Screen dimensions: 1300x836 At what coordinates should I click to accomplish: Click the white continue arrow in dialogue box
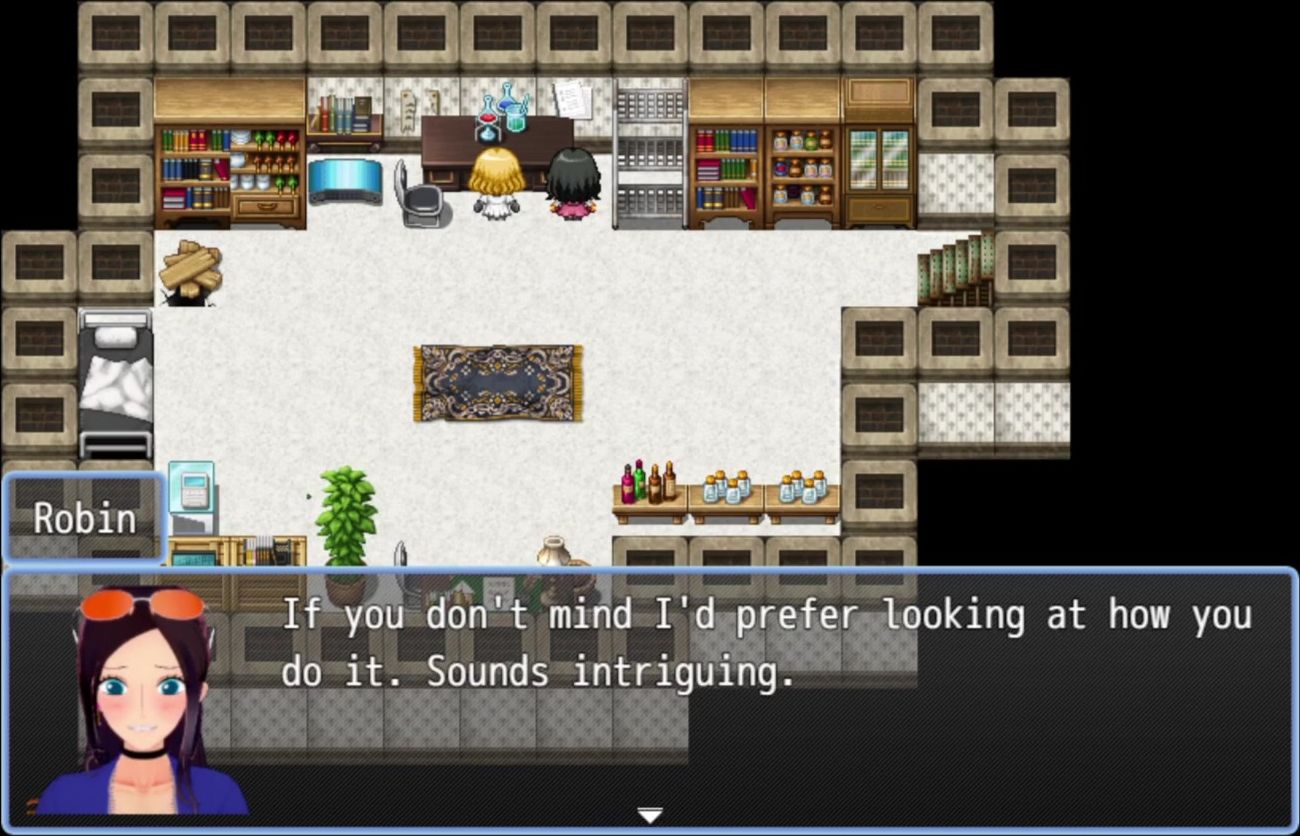pyautogui.click(x=650, y=816)
